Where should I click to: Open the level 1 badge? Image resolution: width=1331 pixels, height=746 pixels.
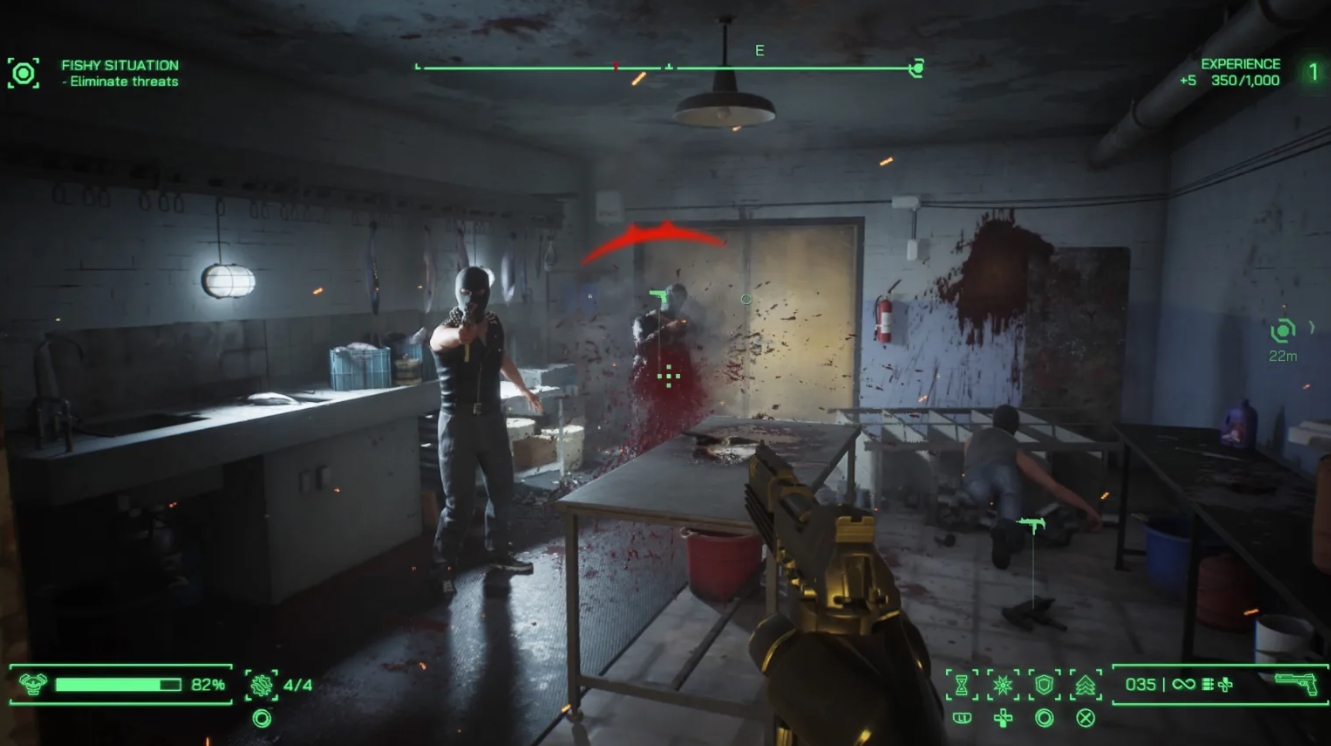point(1313,72)
